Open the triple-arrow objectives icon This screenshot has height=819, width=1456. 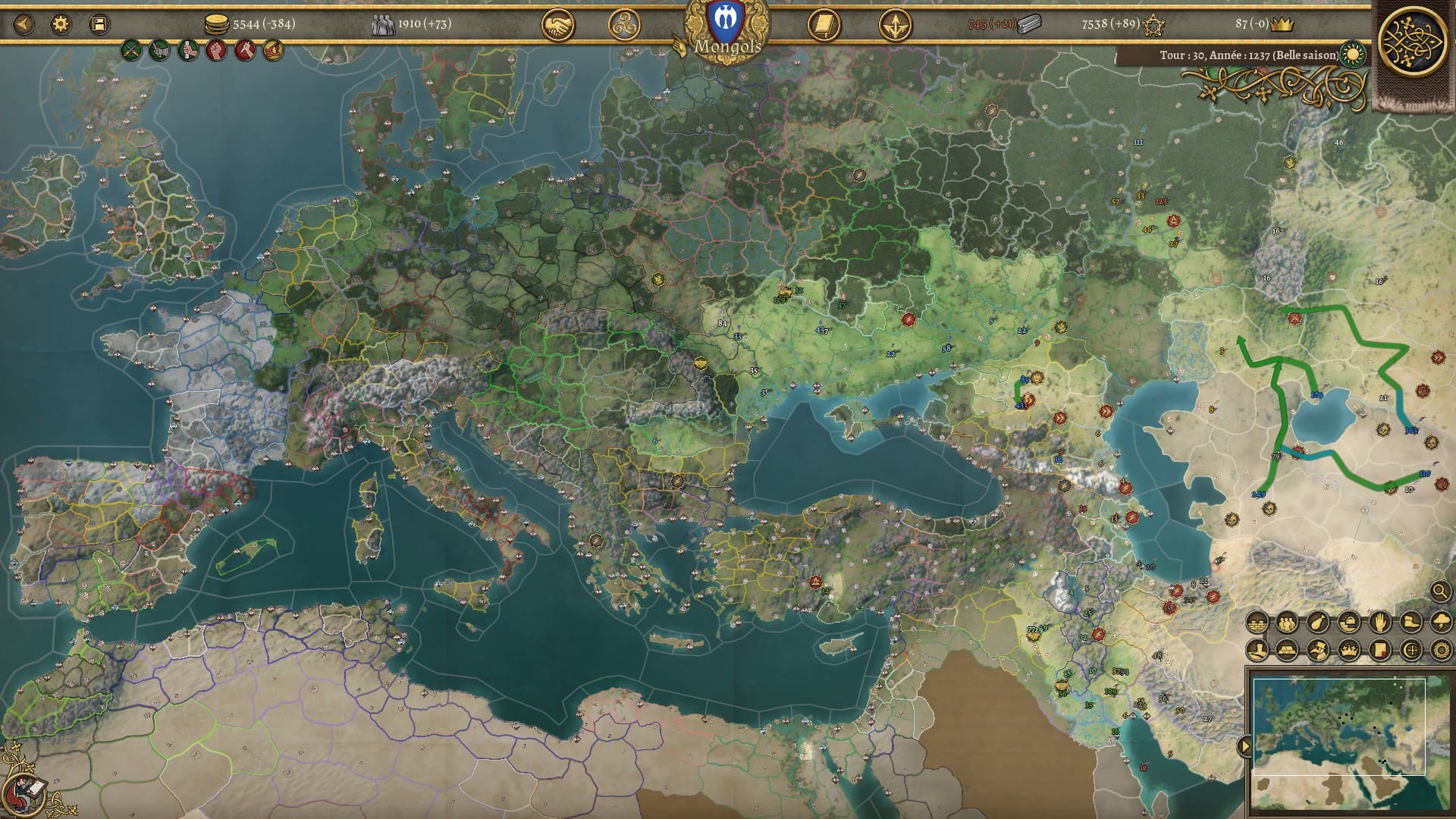[x=895, y=26]
